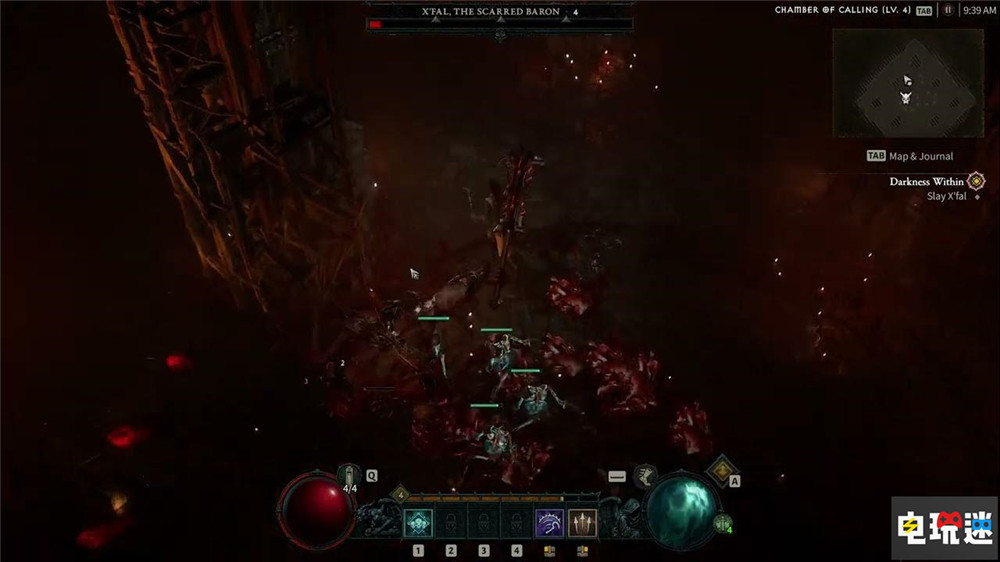The image size is (1000, 562).
Task: Activate the skull skill in slot 1
Action: coord(417,523)
